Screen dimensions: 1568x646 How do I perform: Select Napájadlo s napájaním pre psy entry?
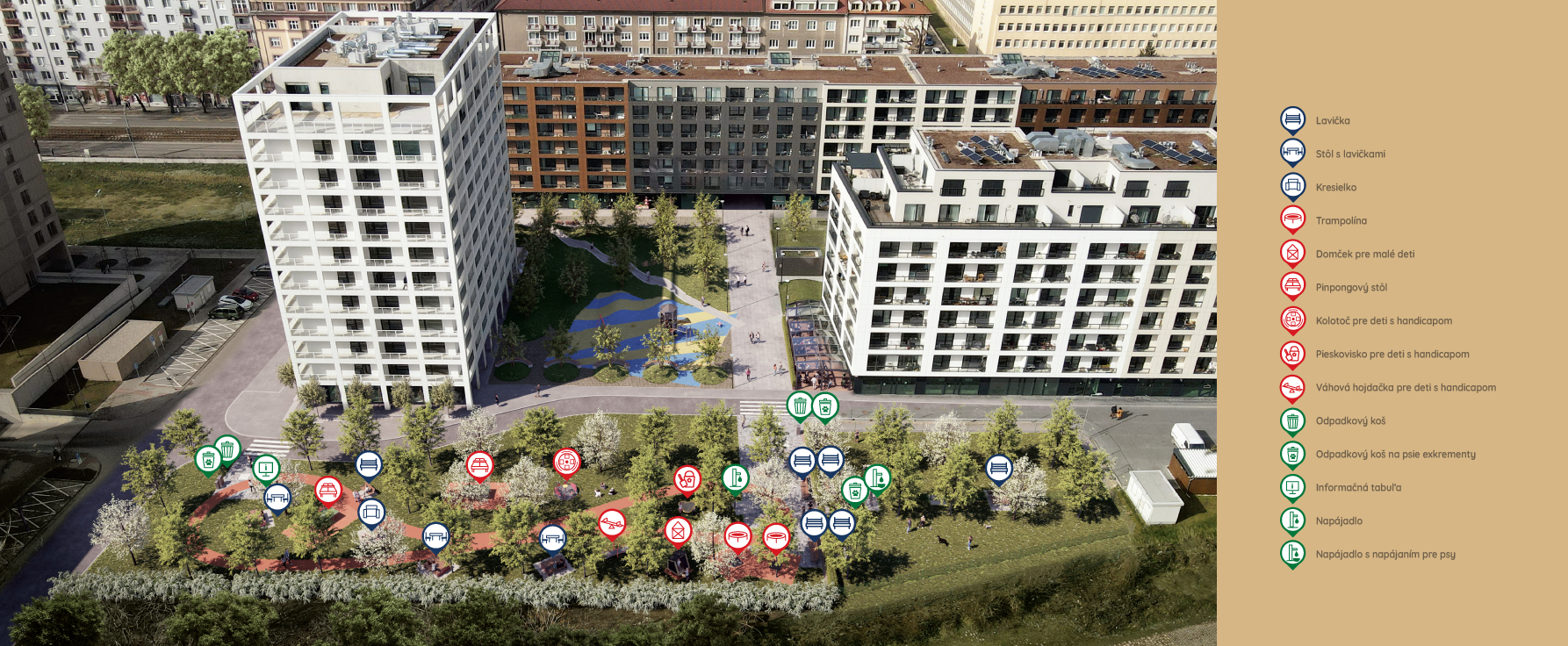(1385, 555)
